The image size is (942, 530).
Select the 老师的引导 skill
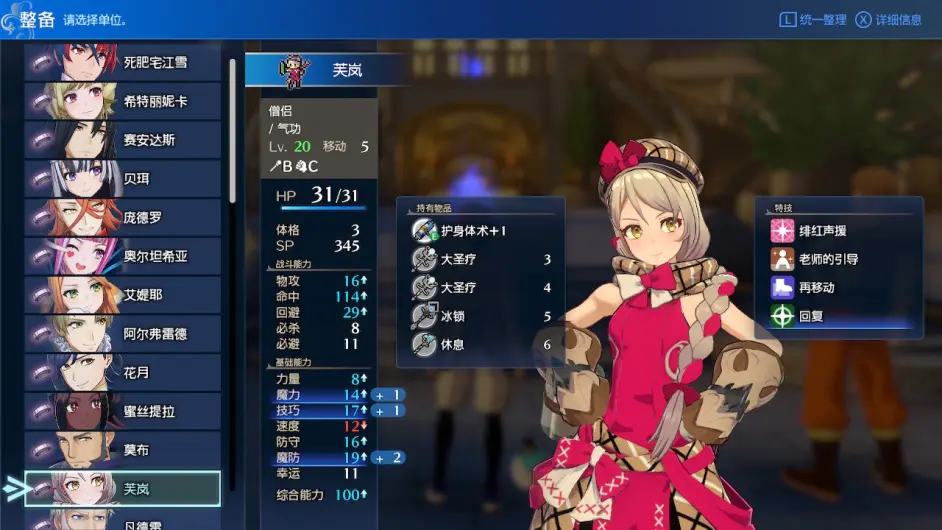pyautogui.click(x=838, y=259)
